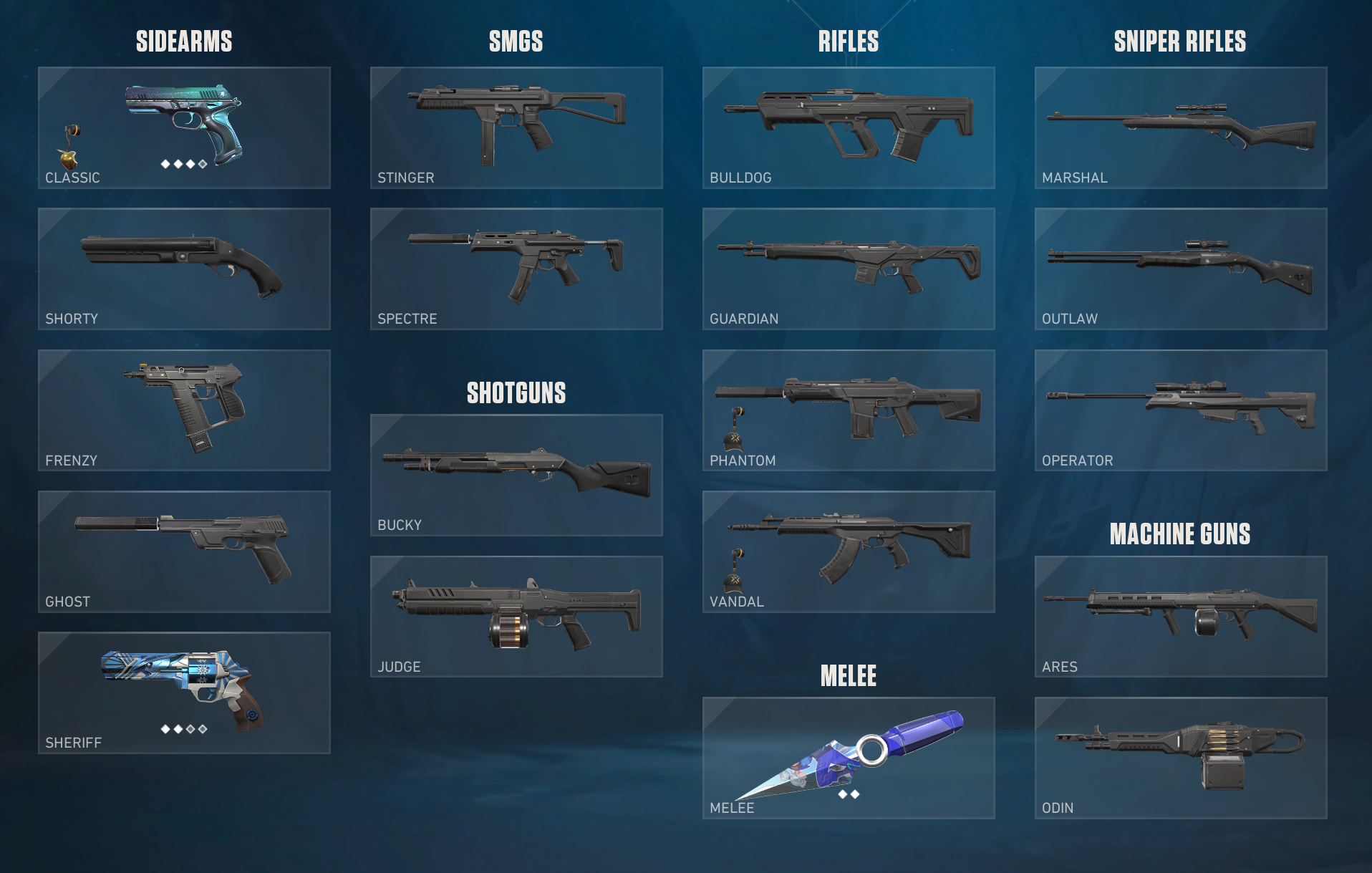Select the Ares machine gun card
Screen dimensions: 1372x873
click(1181, 616)
